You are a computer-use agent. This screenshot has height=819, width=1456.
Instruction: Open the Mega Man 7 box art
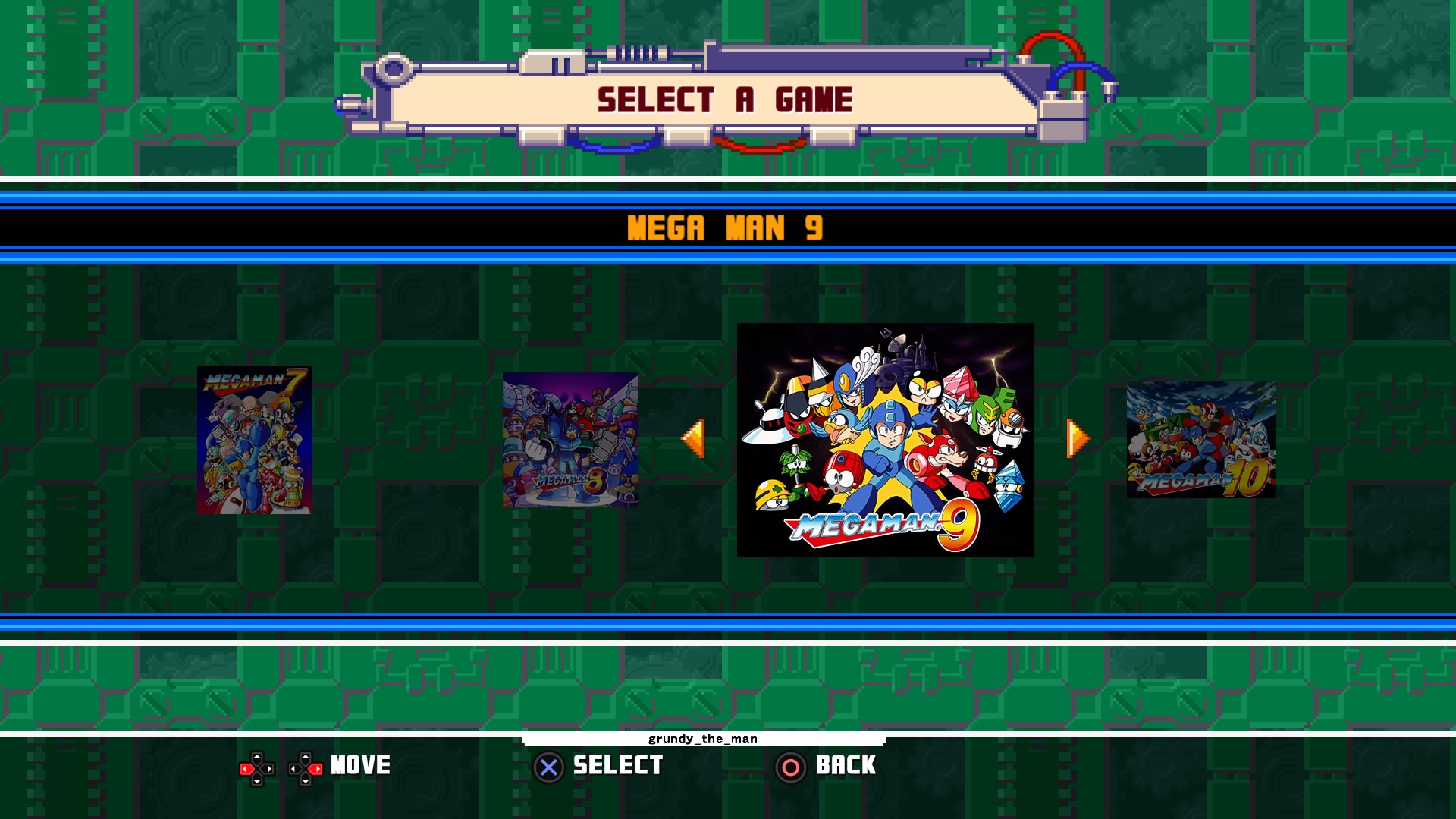253,440
